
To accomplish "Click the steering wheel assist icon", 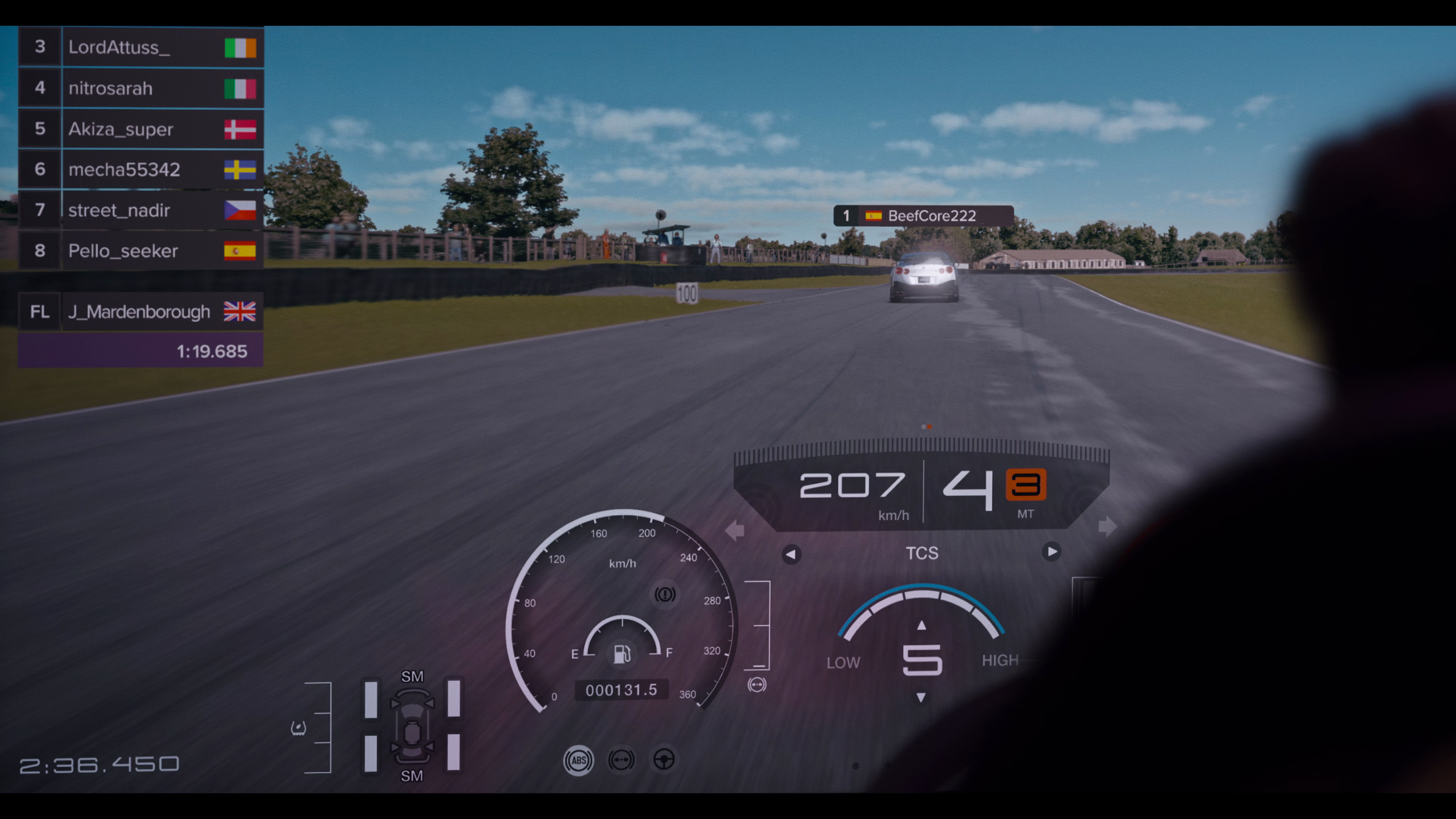I will point(664,759).
